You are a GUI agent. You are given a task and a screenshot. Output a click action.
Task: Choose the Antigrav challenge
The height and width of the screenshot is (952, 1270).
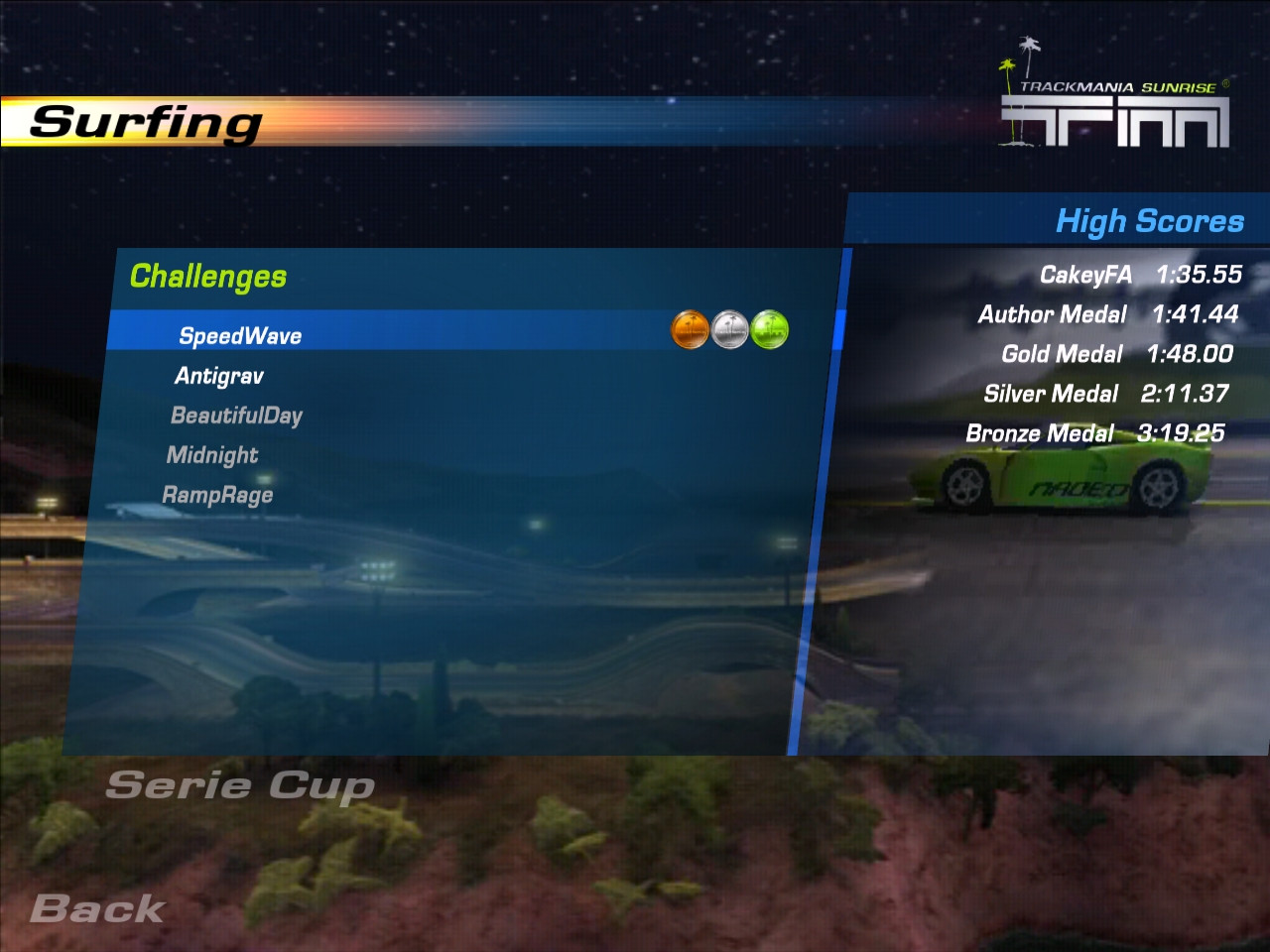219,376
